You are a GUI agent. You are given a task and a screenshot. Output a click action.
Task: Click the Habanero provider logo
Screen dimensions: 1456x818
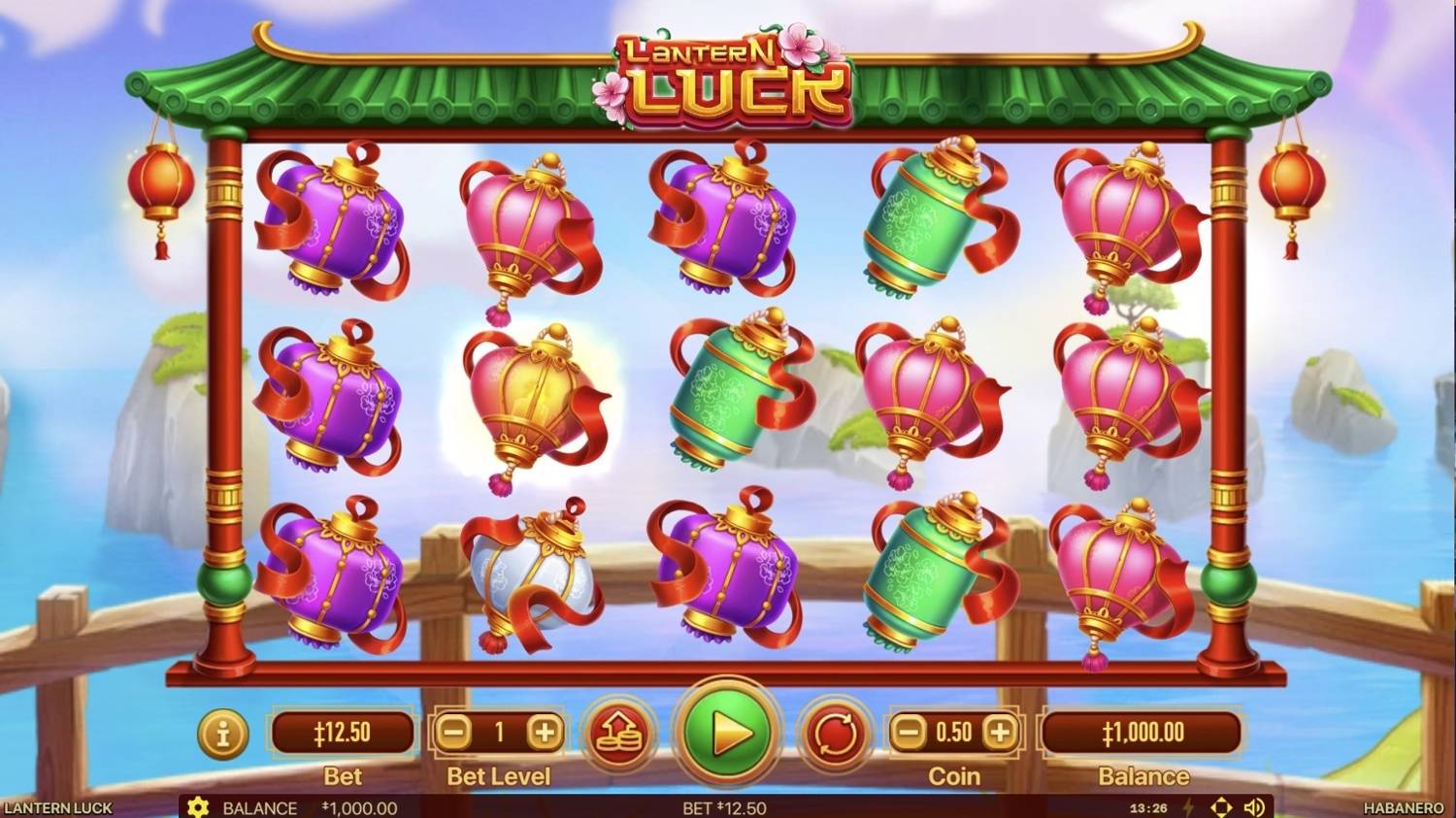tap(1403, 807)
